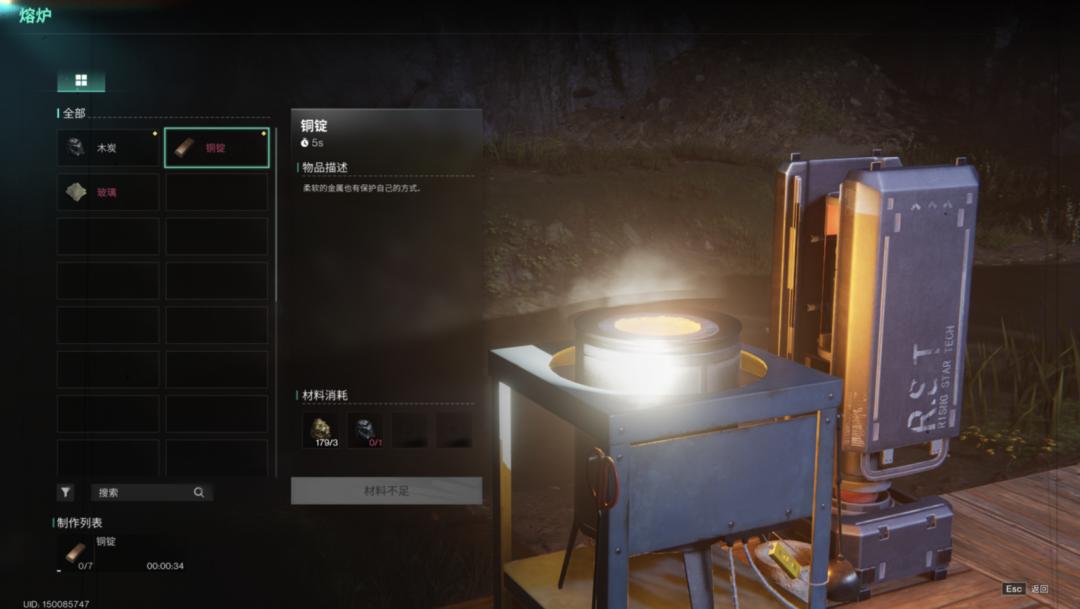This screenshot has width=1080, height=609.
Task: Choose the 铜锭 copper ingot recipe
Action: 217,148
